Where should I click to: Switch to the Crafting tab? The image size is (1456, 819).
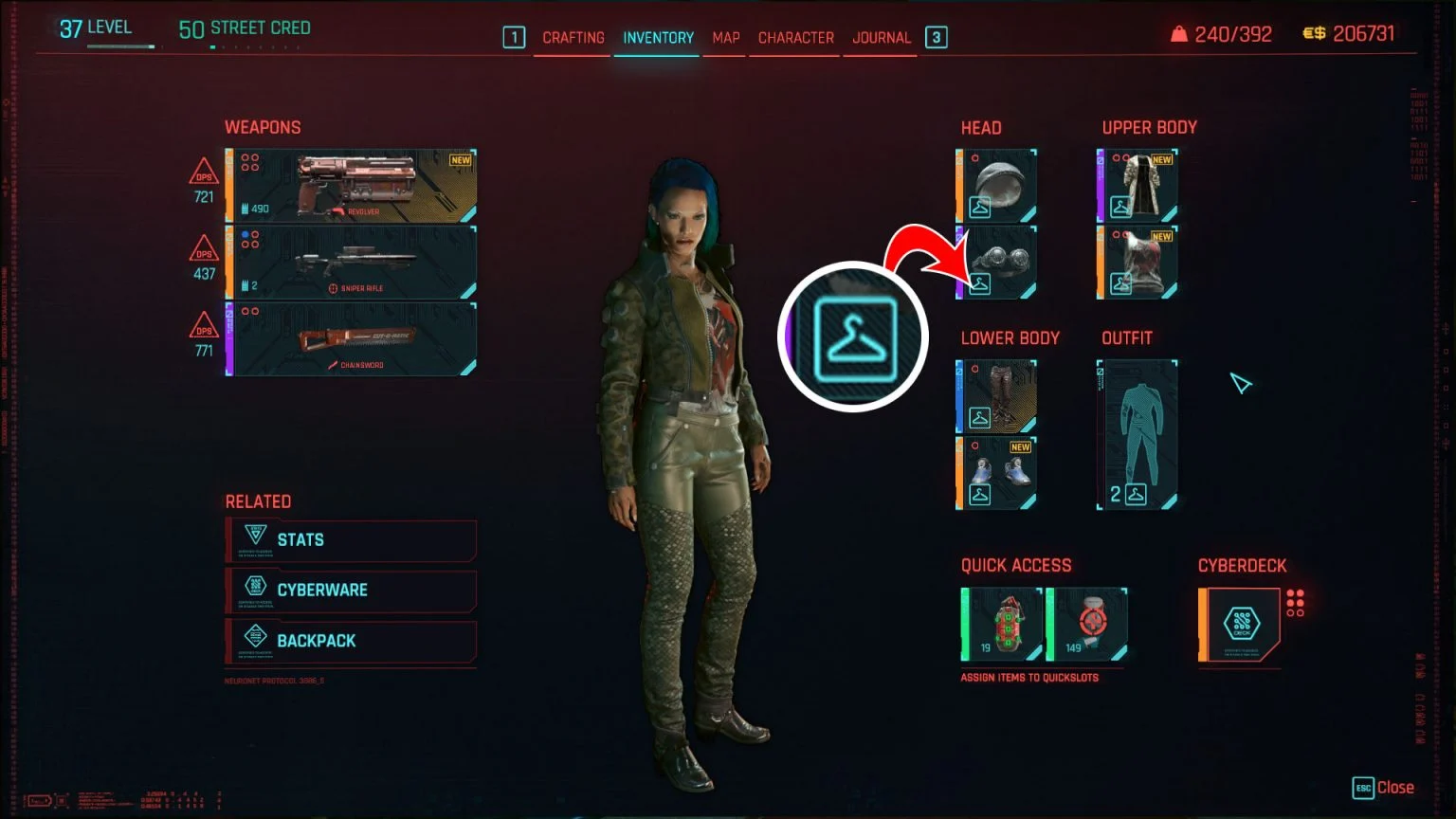pyautogui.click(x=572, y=38)
